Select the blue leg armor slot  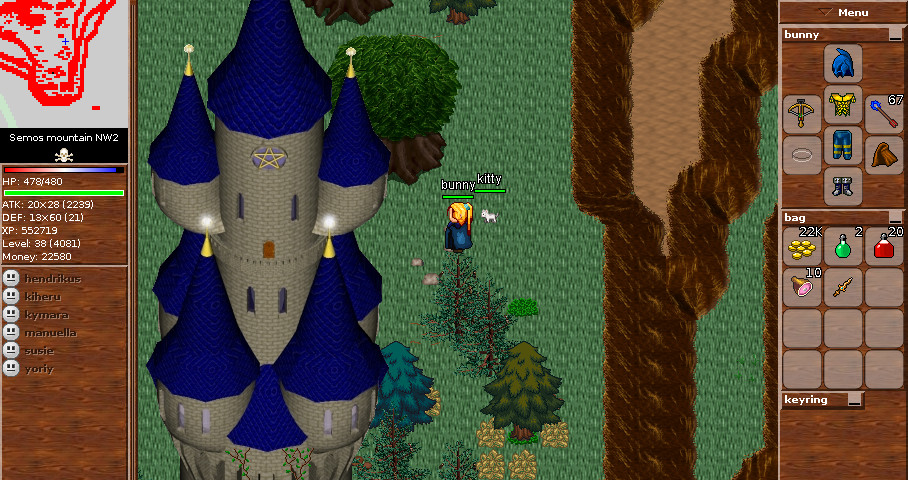tap(842, 146)
